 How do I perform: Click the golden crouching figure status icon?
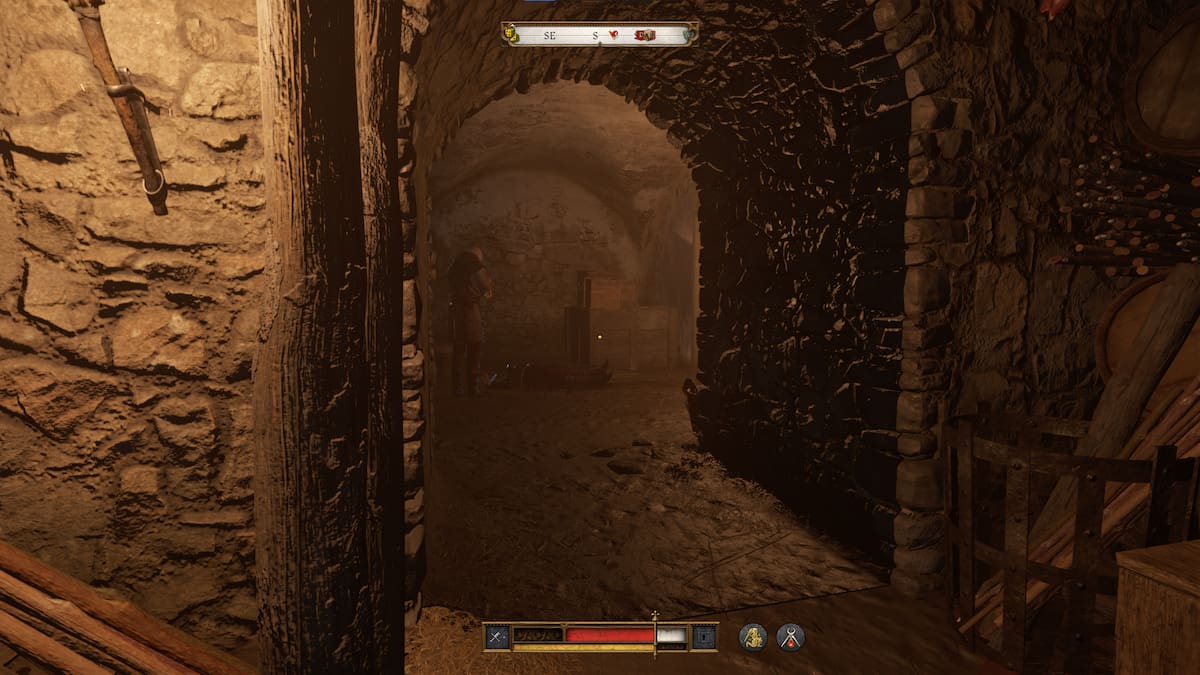753,637
